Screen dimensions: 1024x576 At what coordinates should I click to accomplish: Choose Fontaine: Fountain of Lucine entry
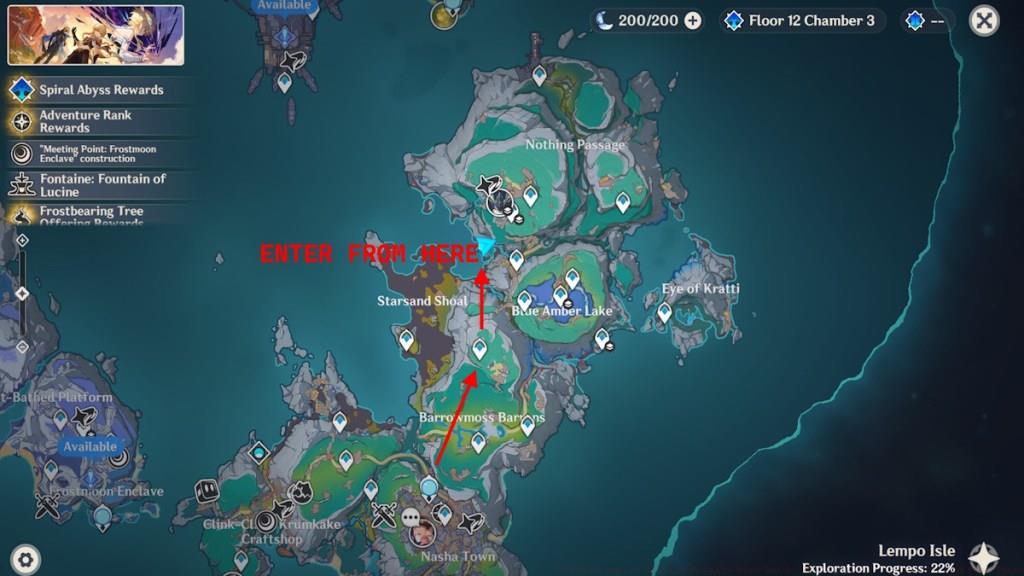click(x=100, y=184)
